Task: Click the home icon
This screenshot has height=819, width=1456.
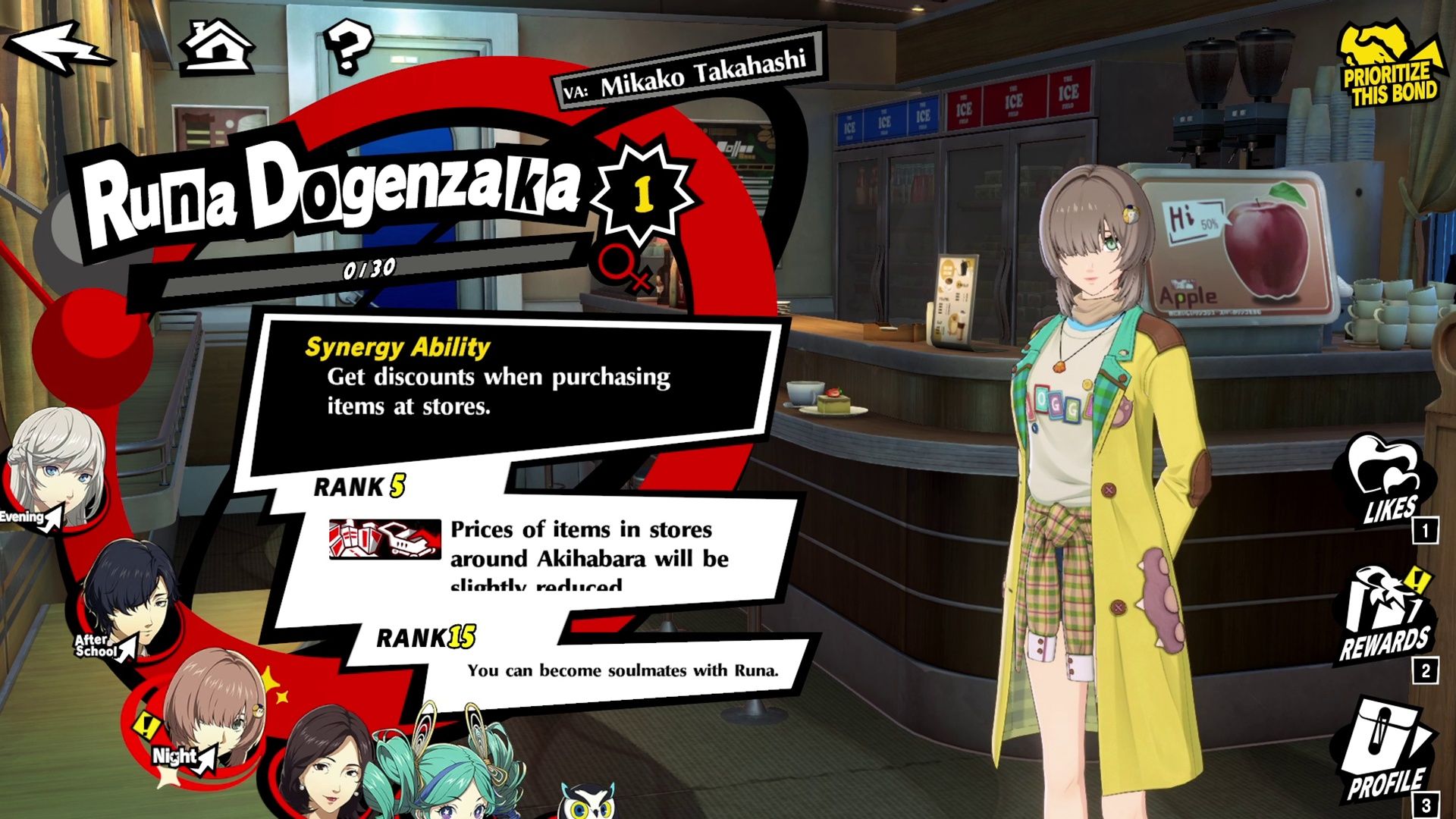Action: point(218,47)
